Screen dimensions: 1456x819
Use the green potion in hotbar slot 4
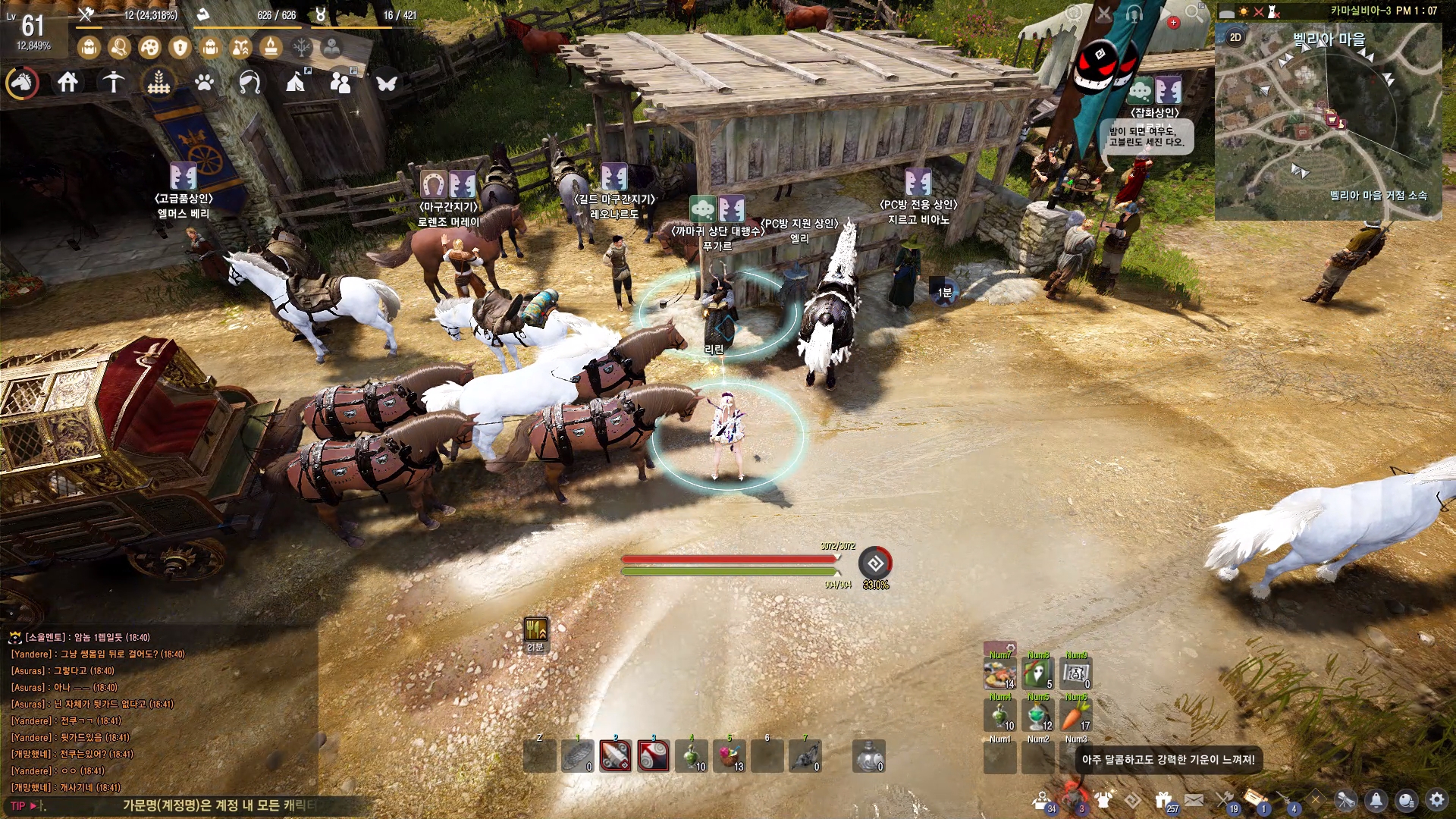(692, 756)
